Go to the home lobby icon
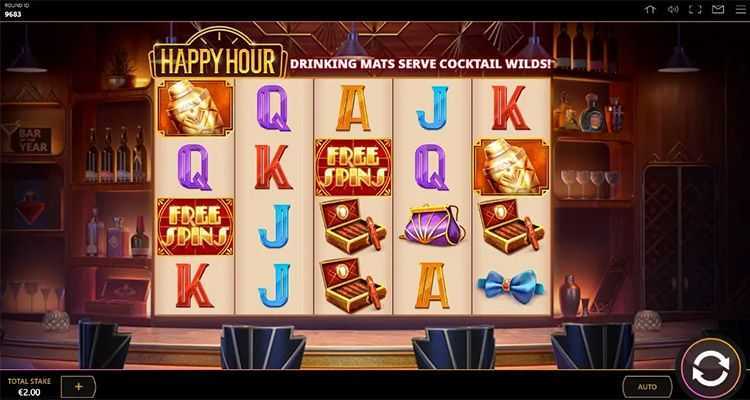Viewport: 750px width, 400px height. [650, 10]
